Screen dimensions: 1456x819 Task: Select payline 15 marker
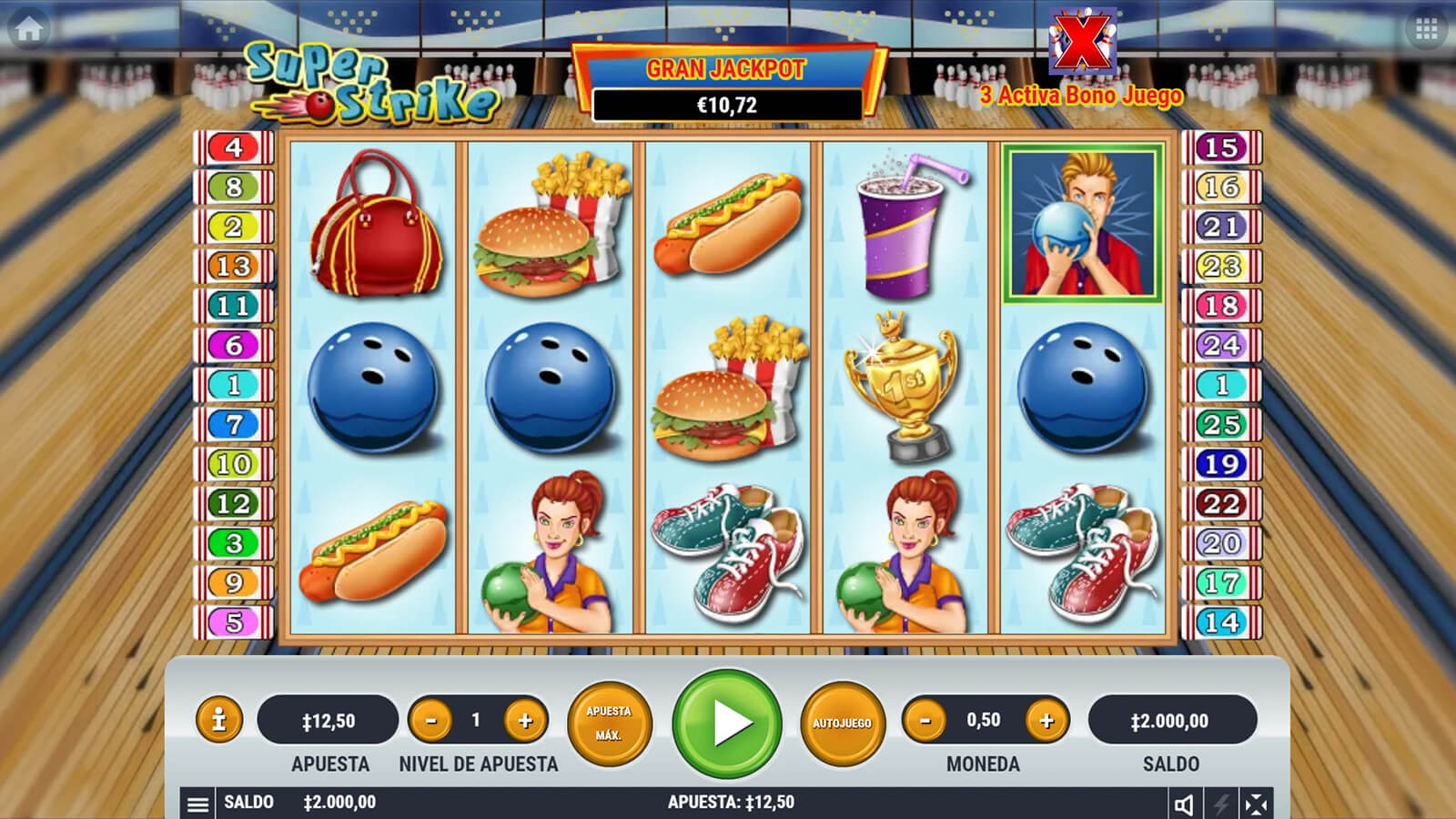(x=1221, y=147)
